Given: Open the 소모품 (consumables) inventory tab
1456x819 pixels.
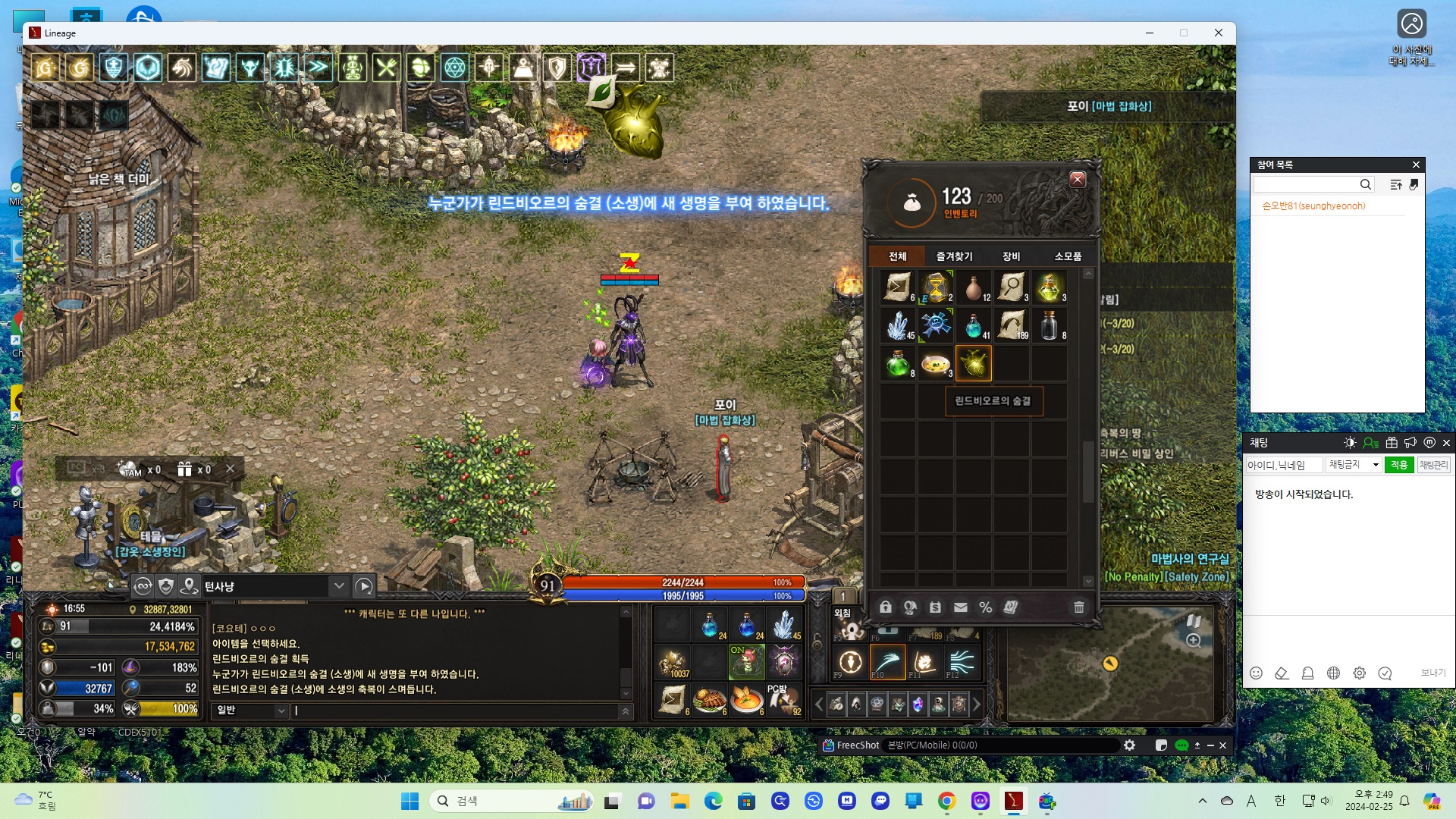Looking at the screenshot, I should (x=1067, y=256).
